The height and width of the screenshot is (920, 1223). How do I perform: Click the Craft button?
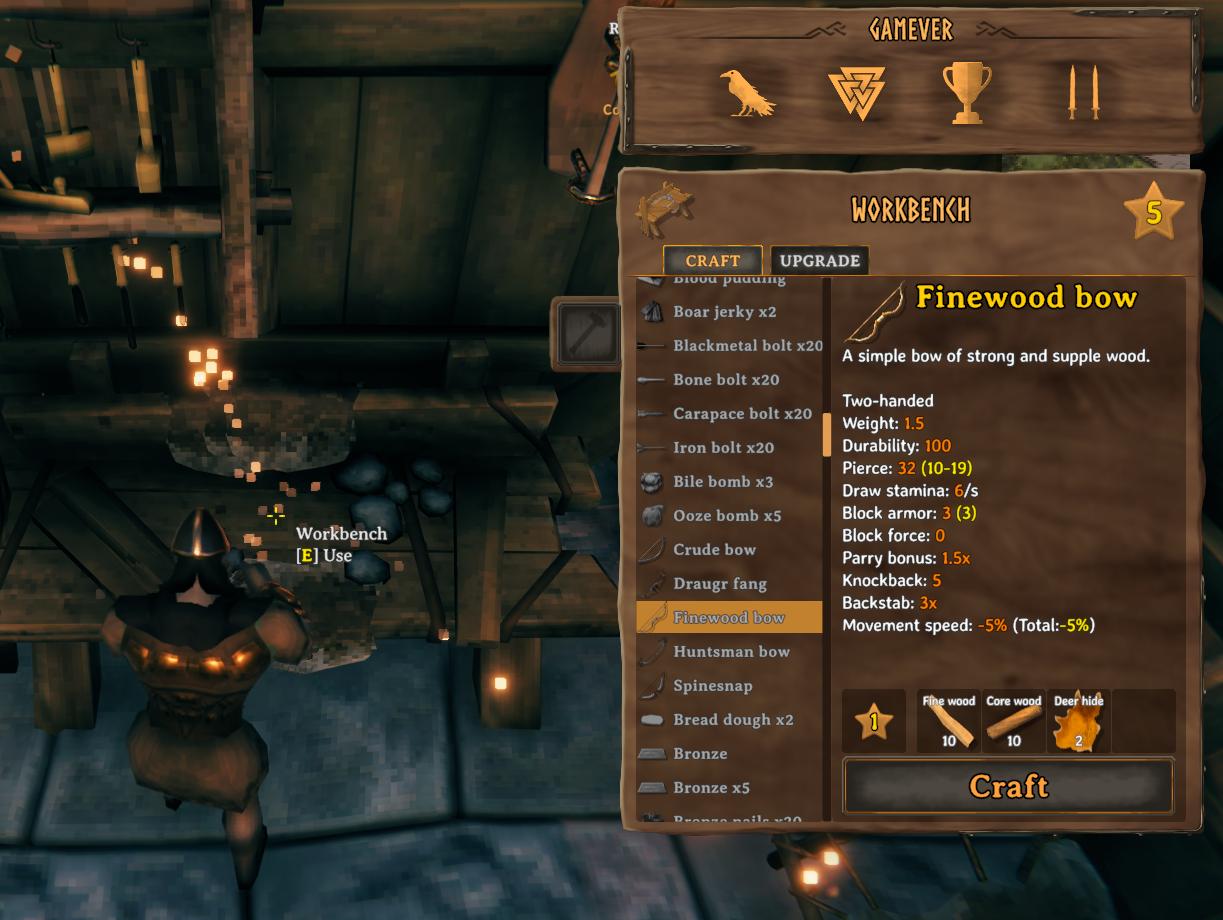click(1008, 786)
